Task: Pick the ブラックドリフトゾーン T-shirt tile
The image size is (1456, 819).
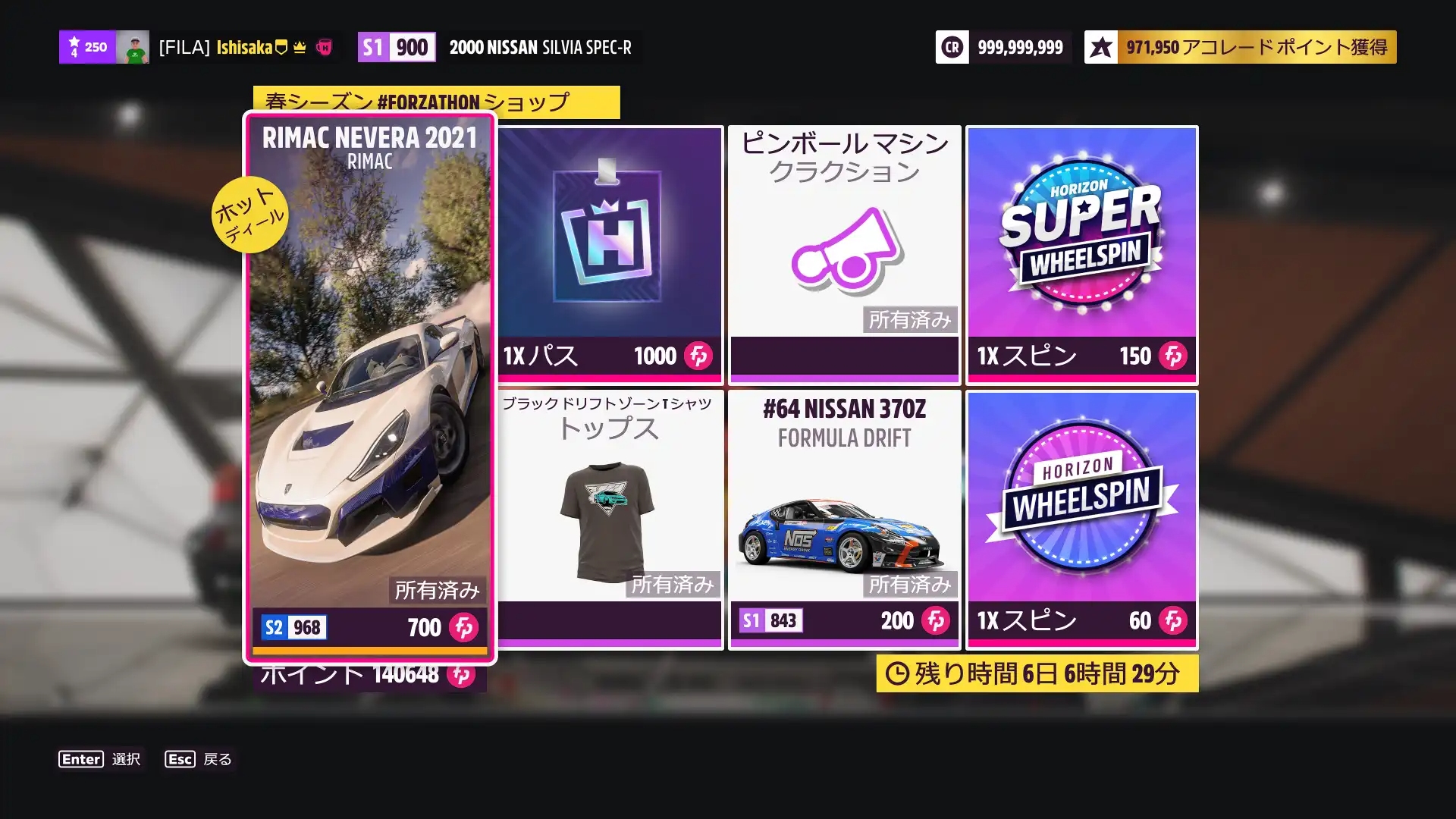Action: [610, 519]
